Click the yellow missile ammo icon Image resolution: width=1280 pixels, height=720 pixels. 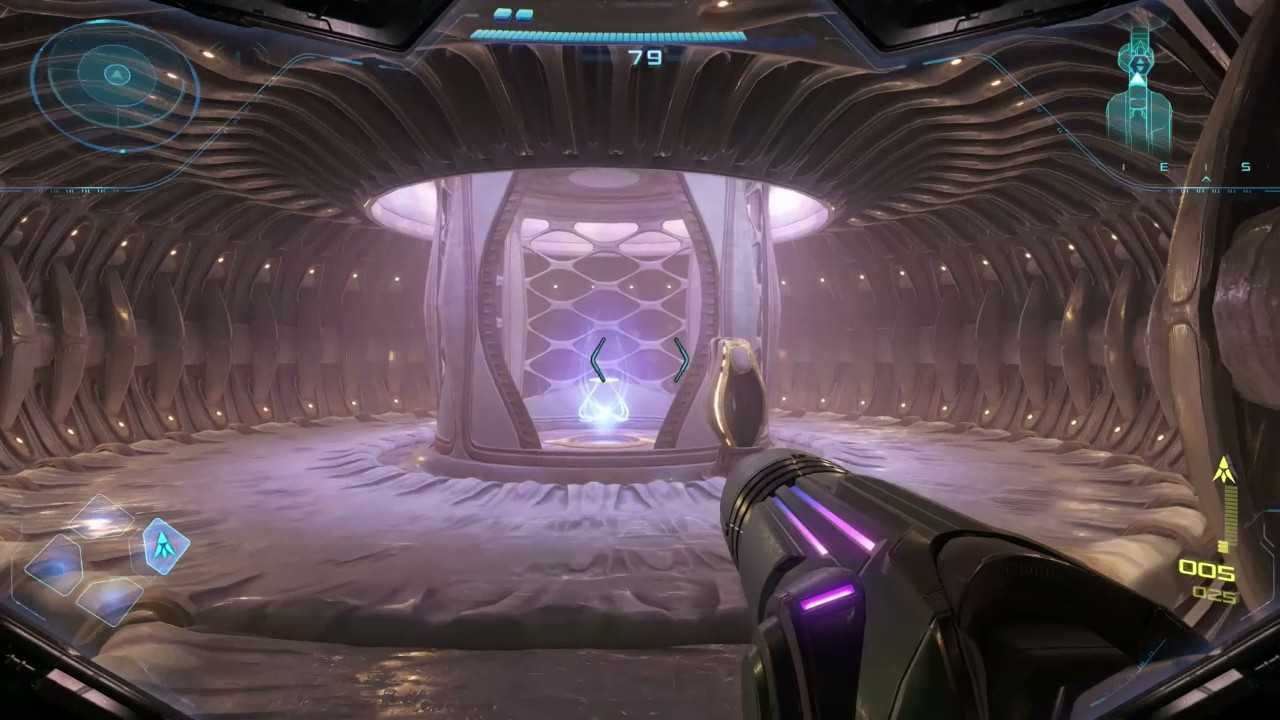coord(1224,472)
